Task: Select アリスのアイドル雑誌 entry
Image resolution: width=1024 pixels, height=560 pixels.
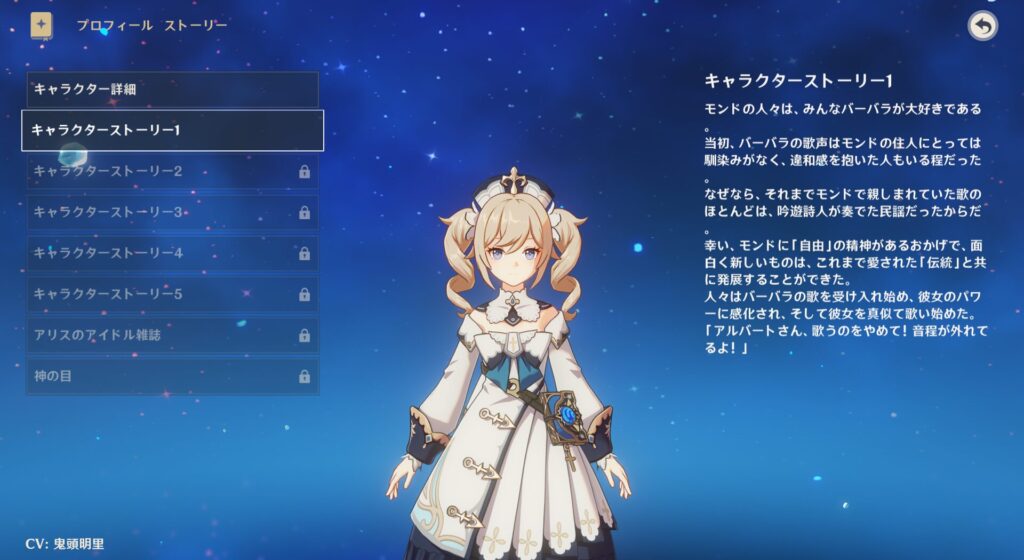Action: pyautogui.click(x=172, y=335)
